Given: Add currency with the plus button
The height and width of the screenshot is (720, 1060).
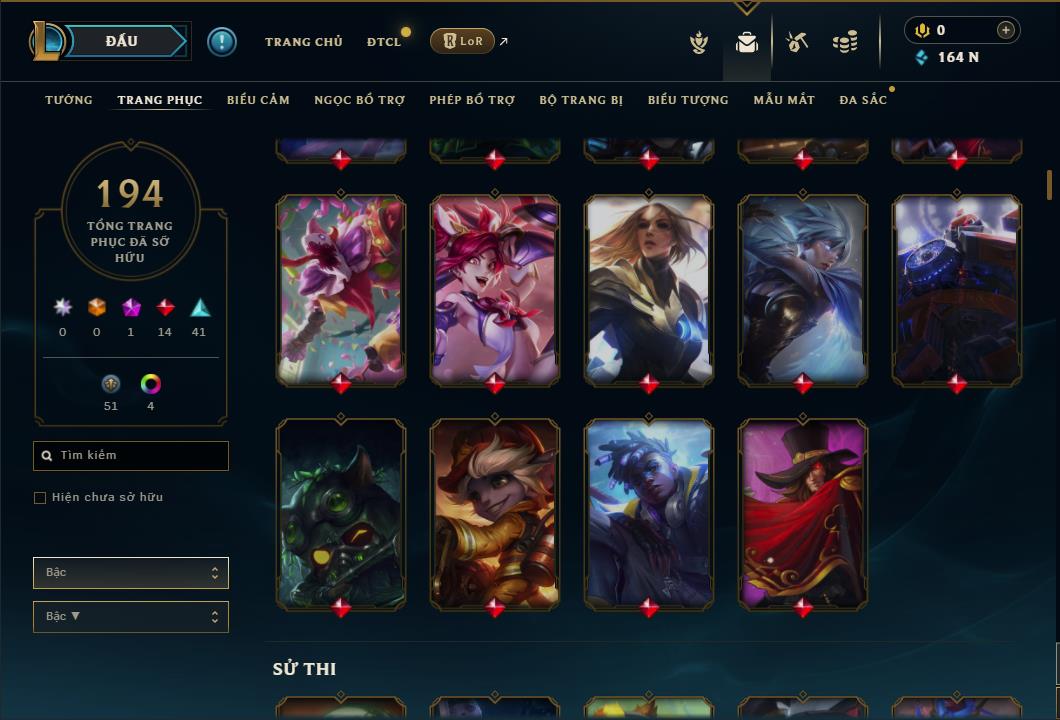Looking at the screenshot, I should click(x=1005, y=31).
